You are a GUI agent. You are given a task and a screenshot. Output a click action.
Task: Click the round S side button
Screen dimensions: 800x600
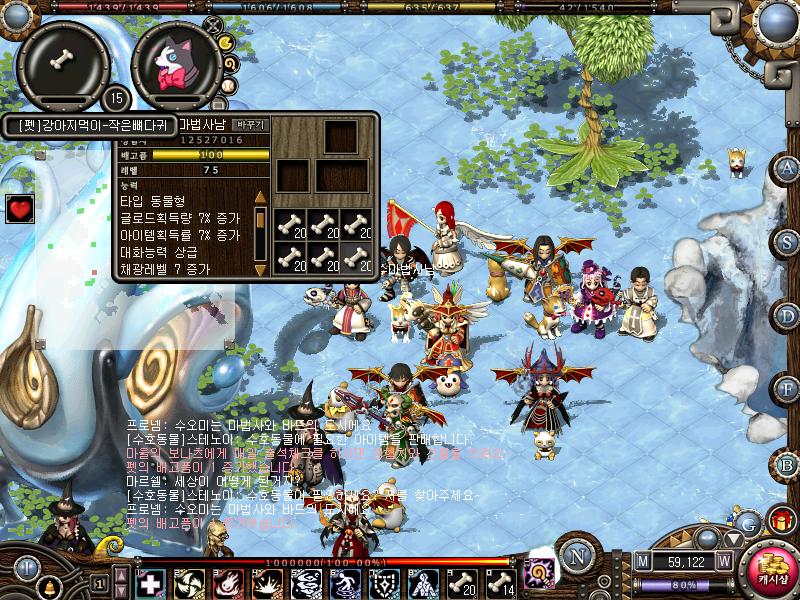click(x=788, y=241)
